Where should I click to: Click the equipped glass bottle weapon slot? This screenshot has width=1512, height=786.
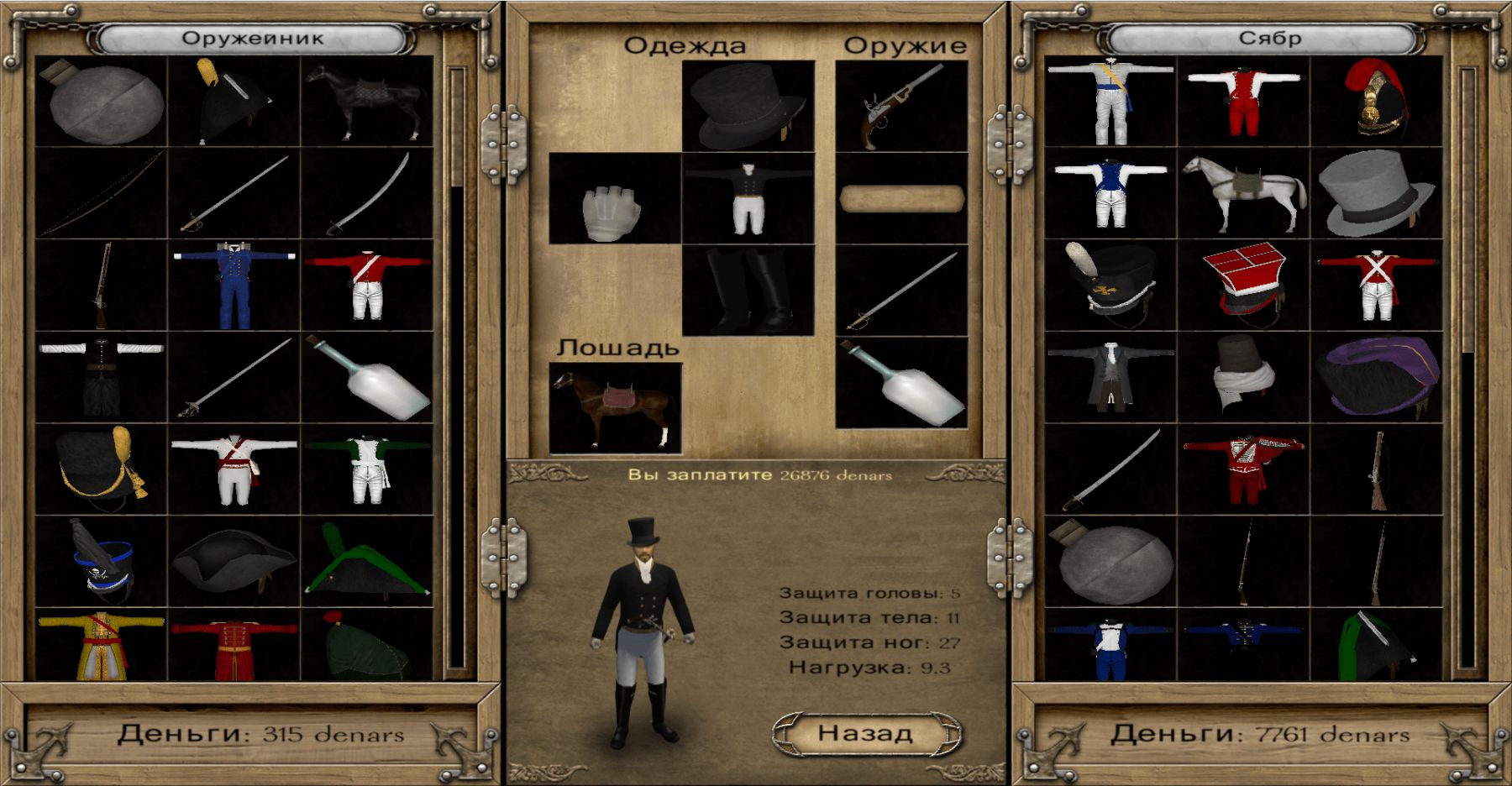[x=901, y=383]
